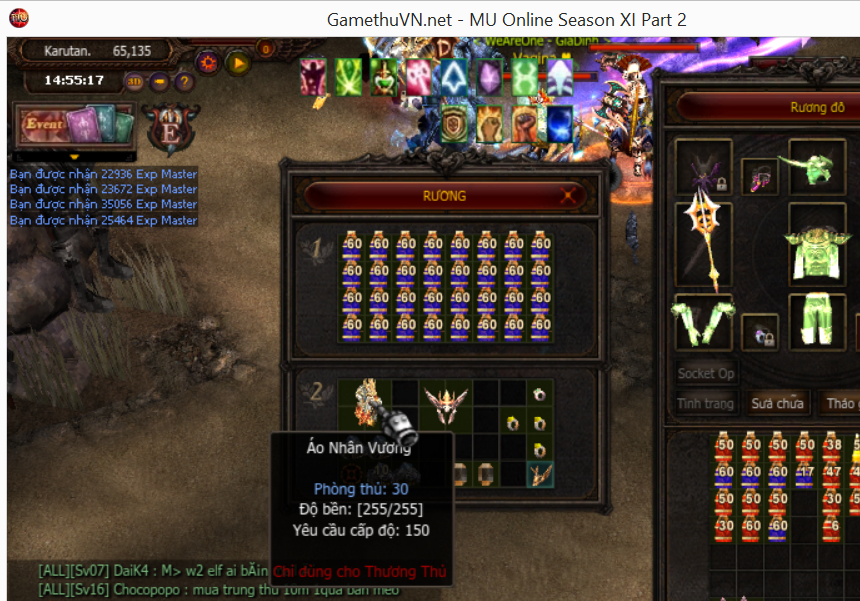Screen dimensions: 860x601
Task: Close the Rương chest window
Action: point(570,196)
